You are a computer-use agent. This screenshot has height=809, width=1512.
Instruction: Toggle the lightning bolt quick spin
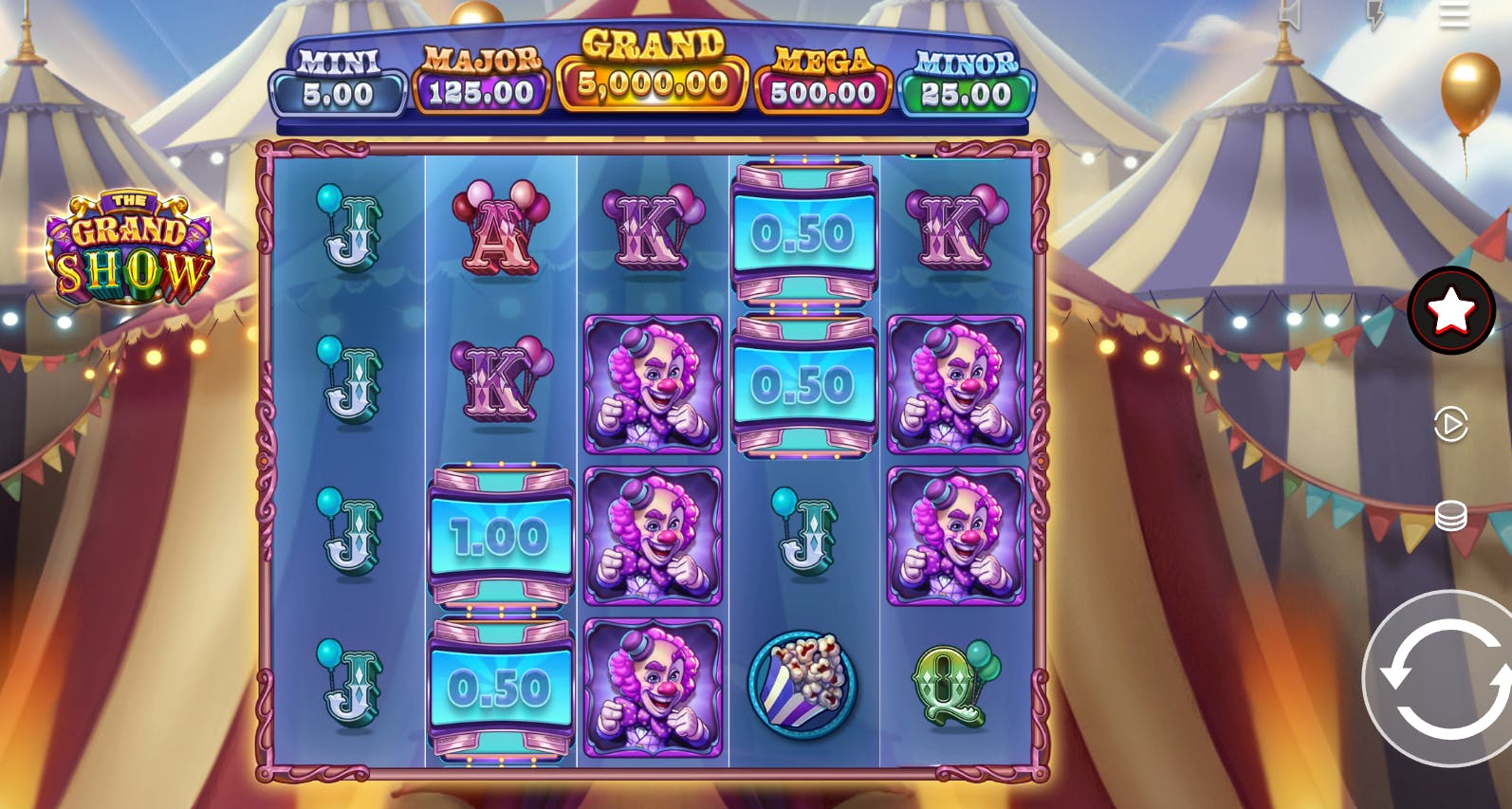pos(1375,12)
